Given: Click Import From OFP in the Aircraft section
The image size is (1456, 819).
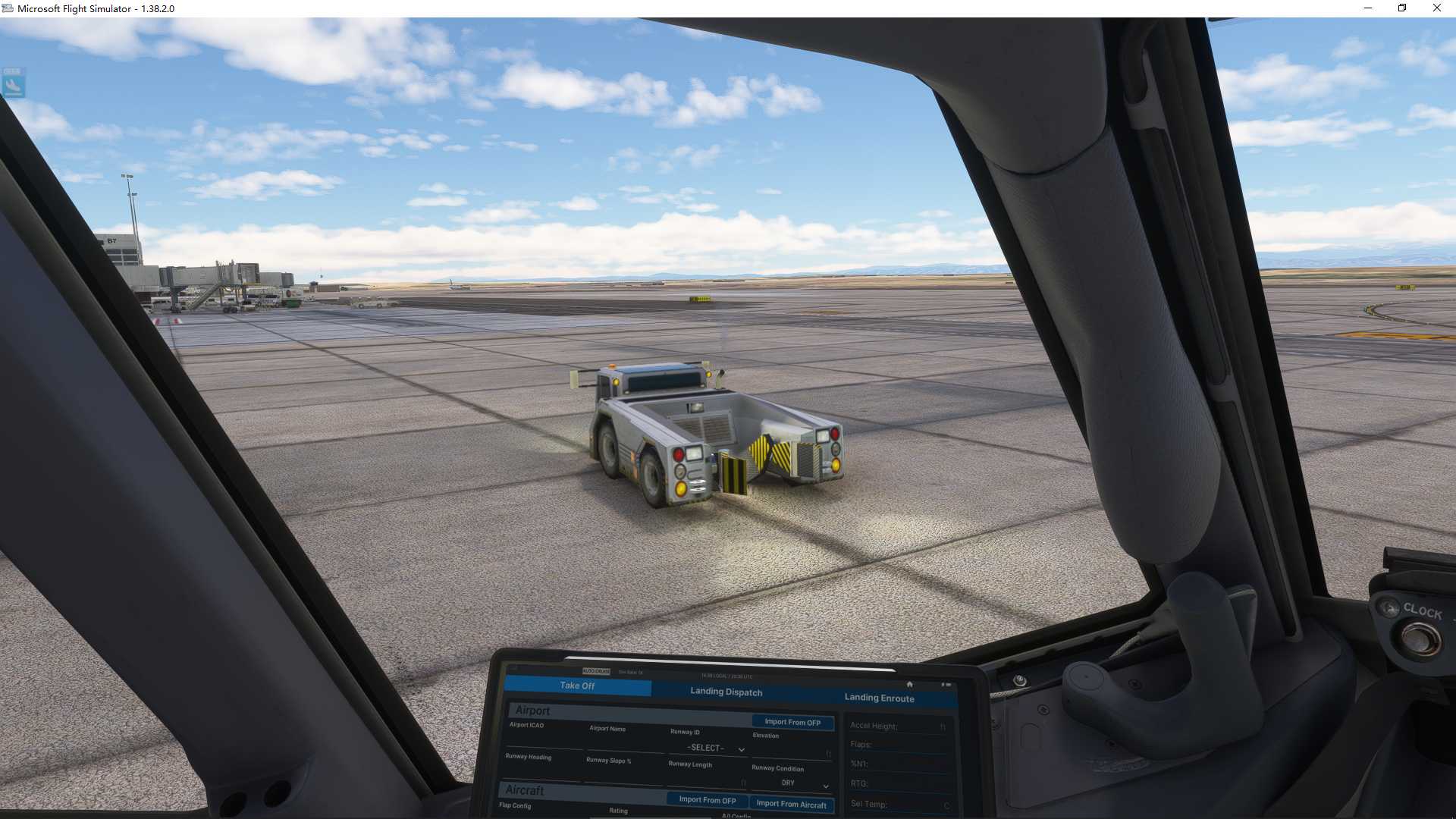Looking at the screenshot, I should tap(708, 800).
